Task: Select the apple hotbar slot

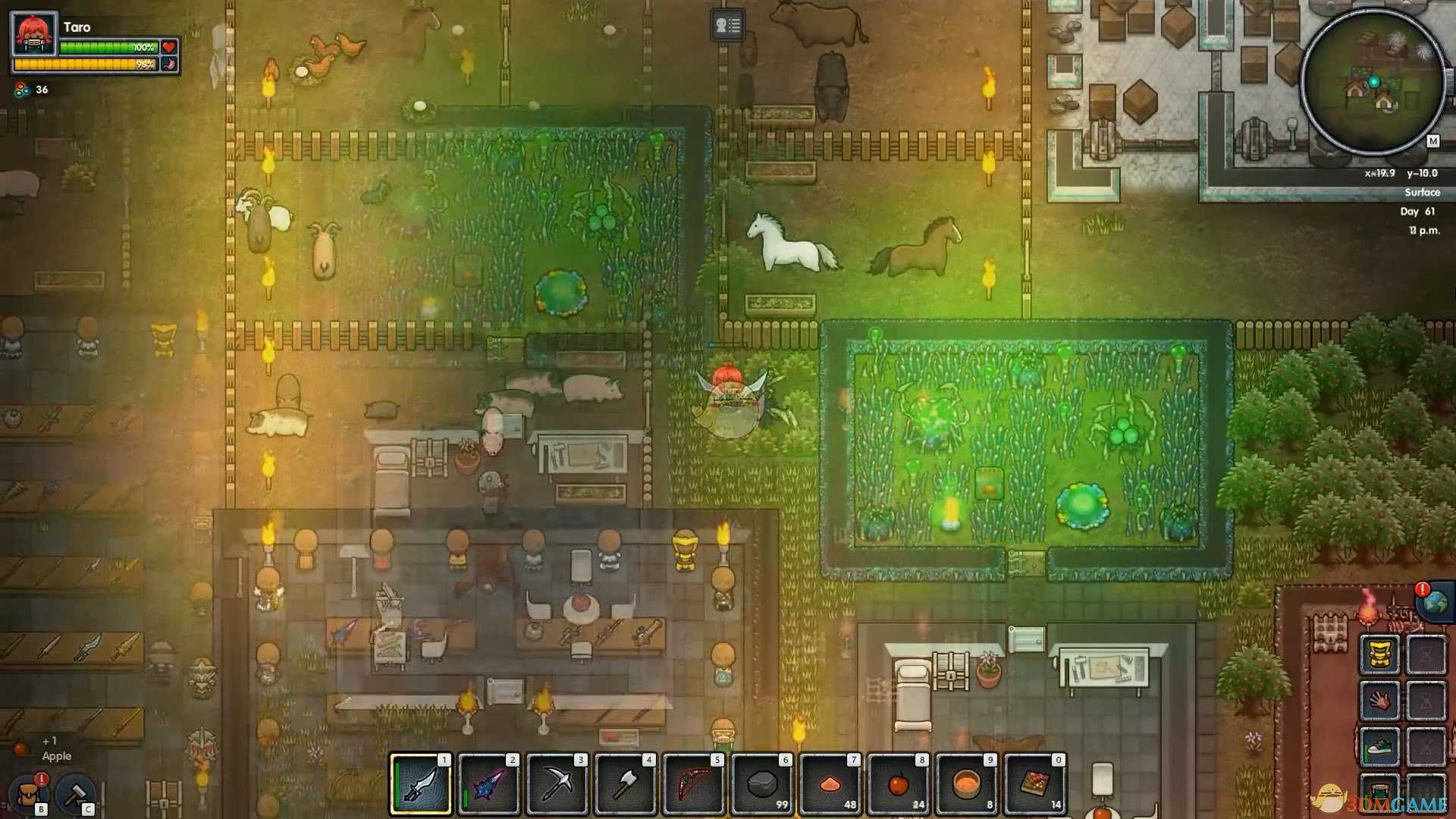Action: click(898, 784)
